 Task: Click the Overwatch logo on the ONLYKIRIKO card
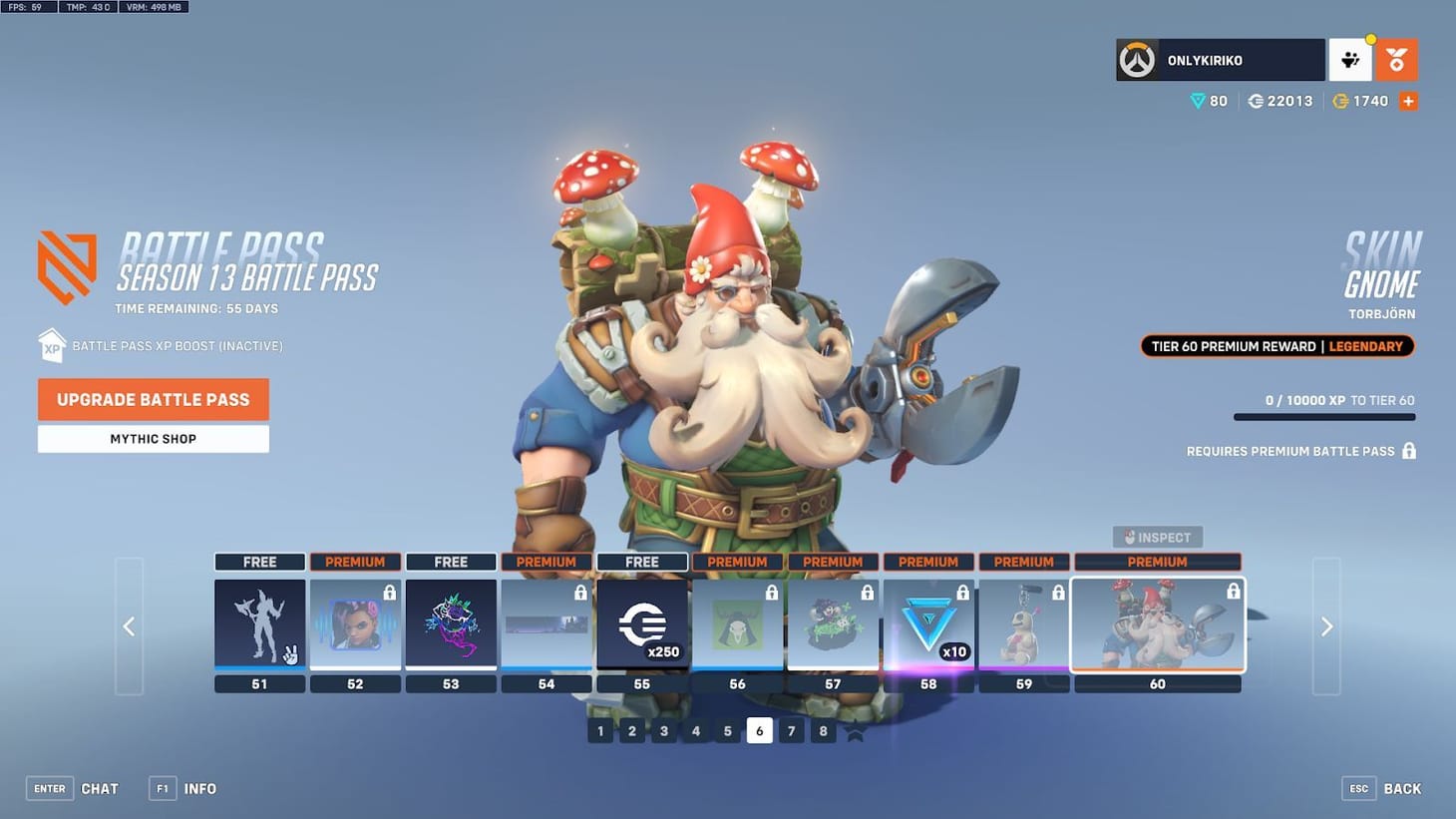(x=1137, y=60)
